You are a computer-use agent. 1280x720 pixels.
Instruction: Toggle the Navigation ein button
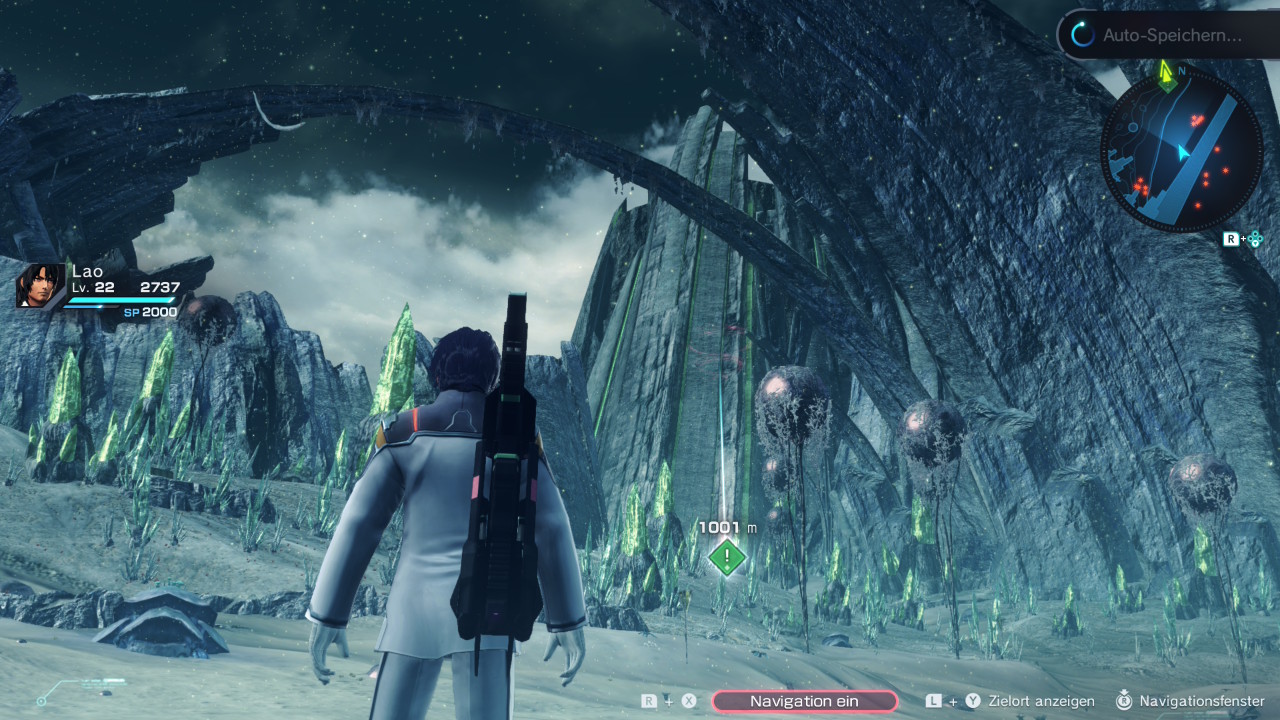point(804,701)
